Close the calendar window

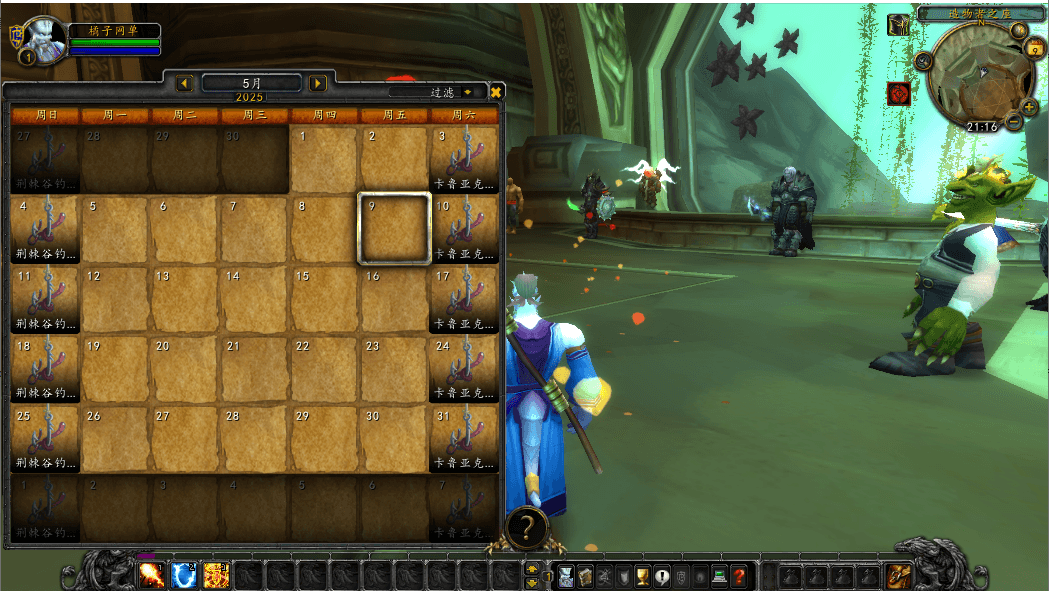(x=496, y=91)
